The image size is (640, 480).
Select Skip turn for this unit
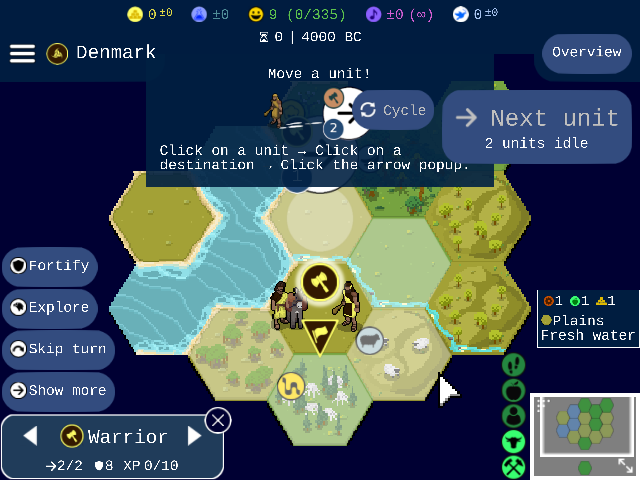(56, 349)
